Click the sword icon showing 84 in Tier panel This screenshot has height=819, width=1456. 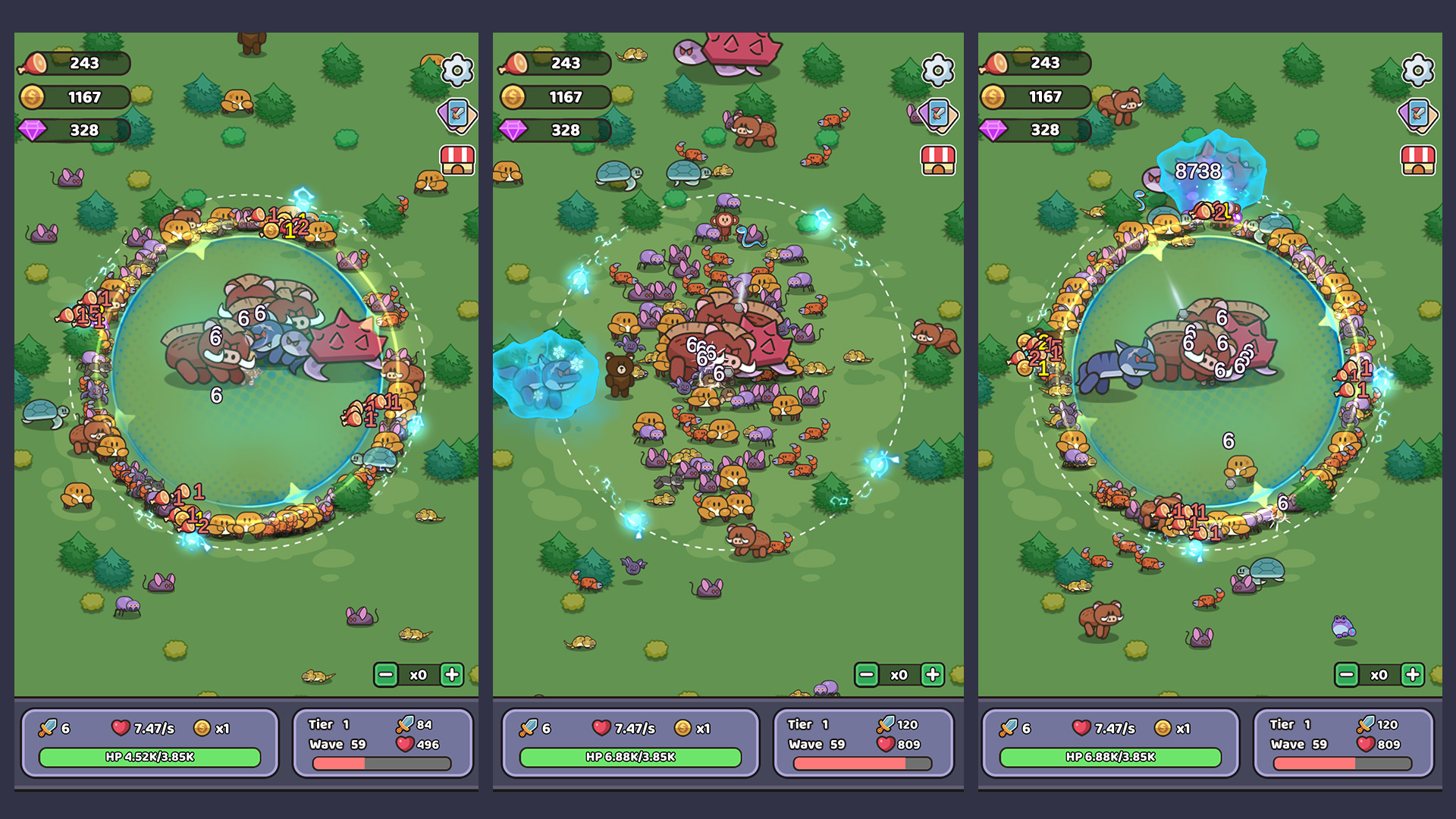pyautogui.click(x=406, y=724)
